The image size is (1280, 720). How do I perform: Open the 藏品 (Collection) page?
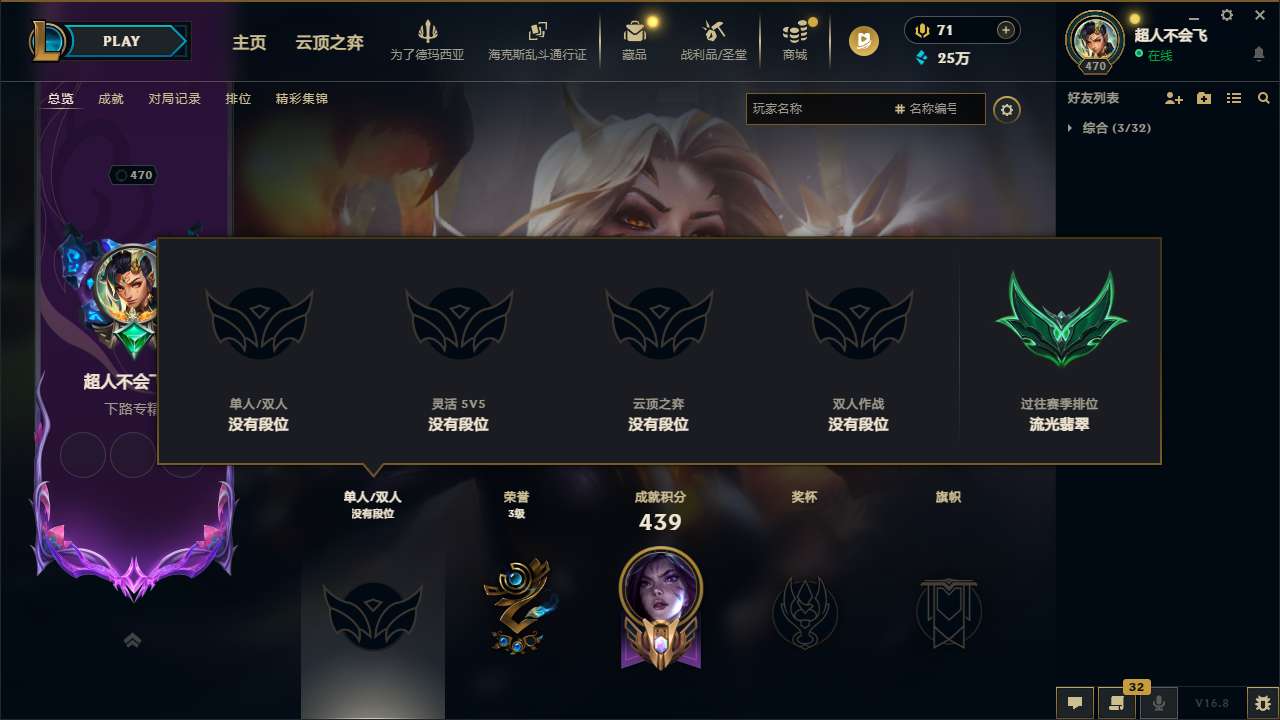634,40
